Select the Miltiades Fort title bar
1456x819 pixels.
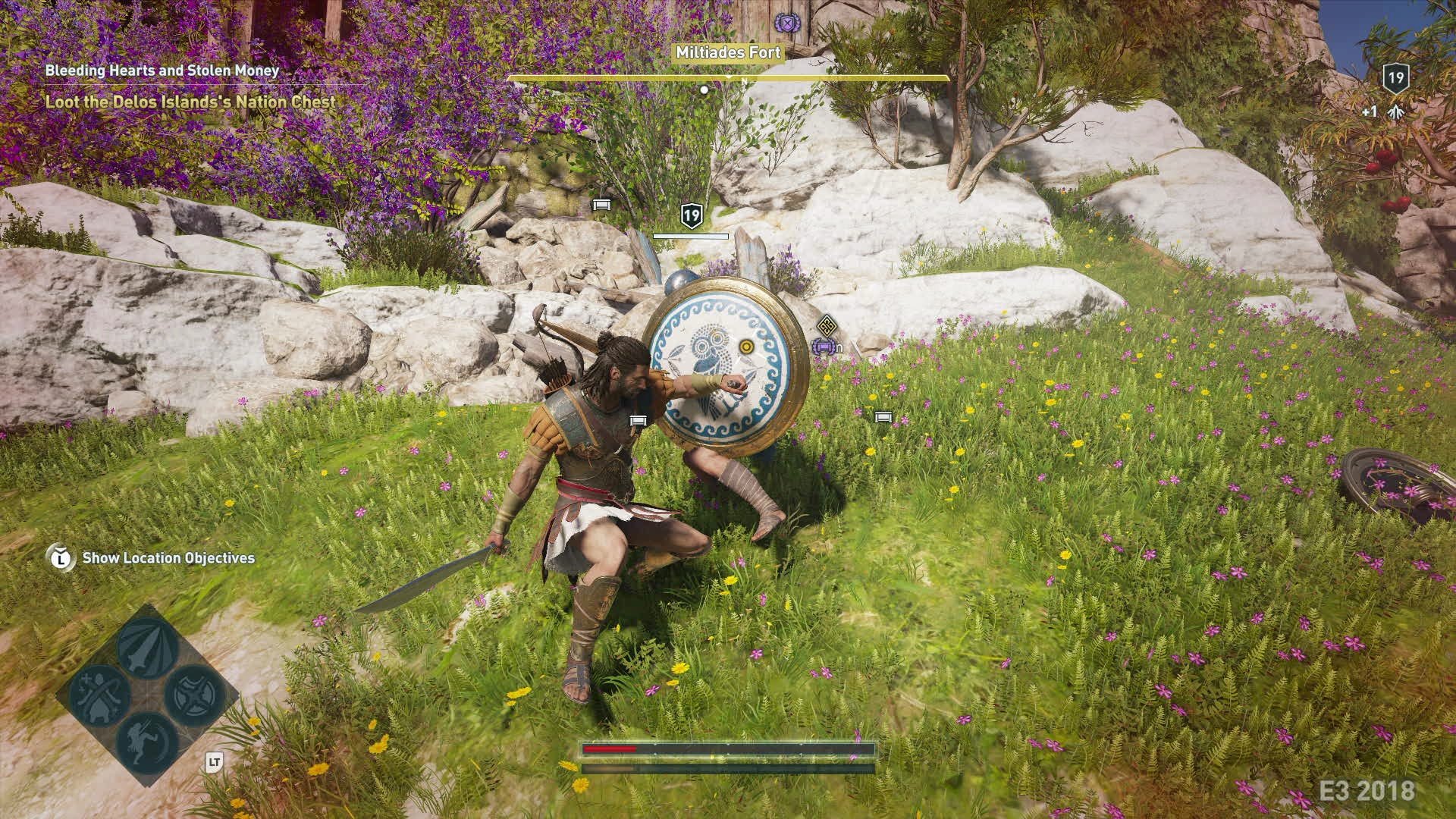pyautogui.click(x=726, y=53)
